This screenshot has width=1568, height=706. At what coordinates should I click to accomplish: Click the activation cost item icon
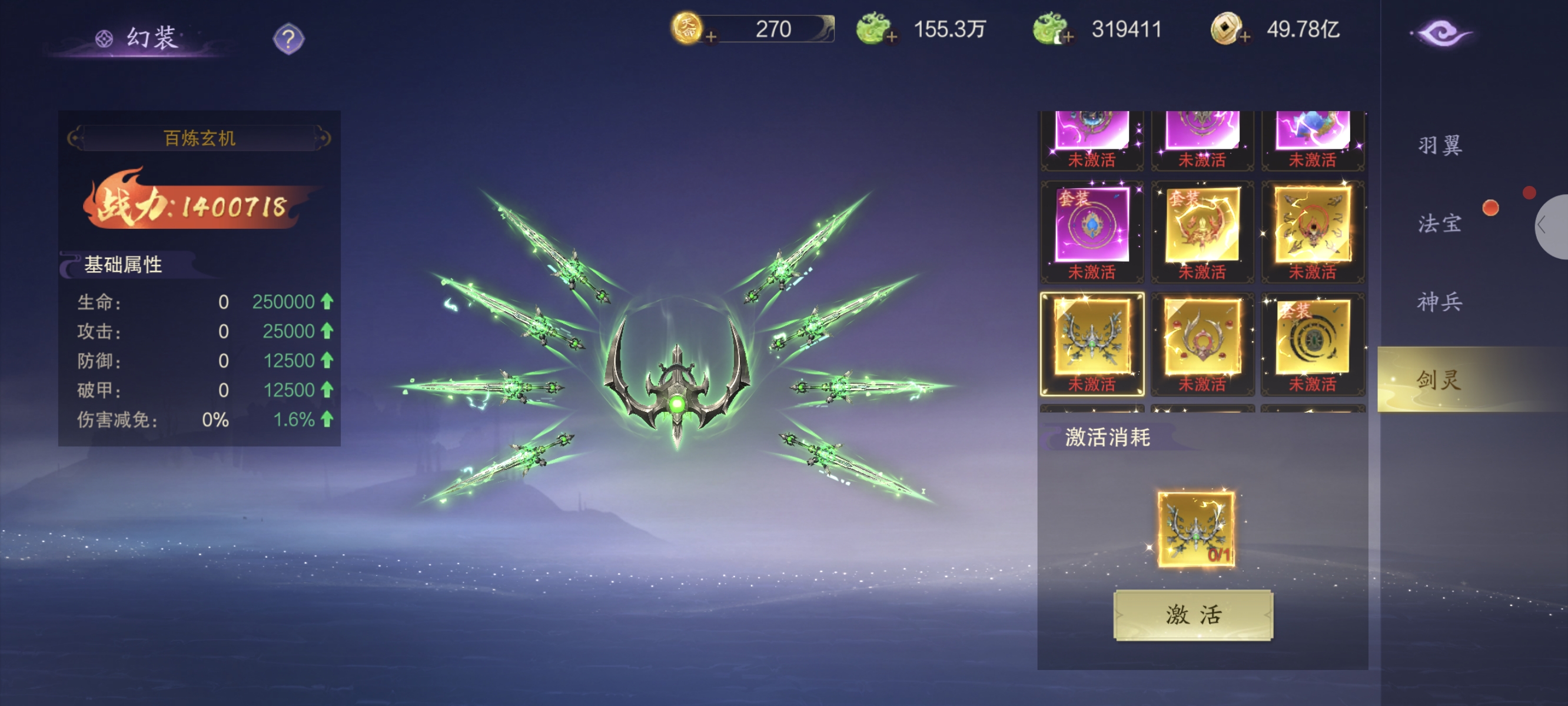(1195, 529)
